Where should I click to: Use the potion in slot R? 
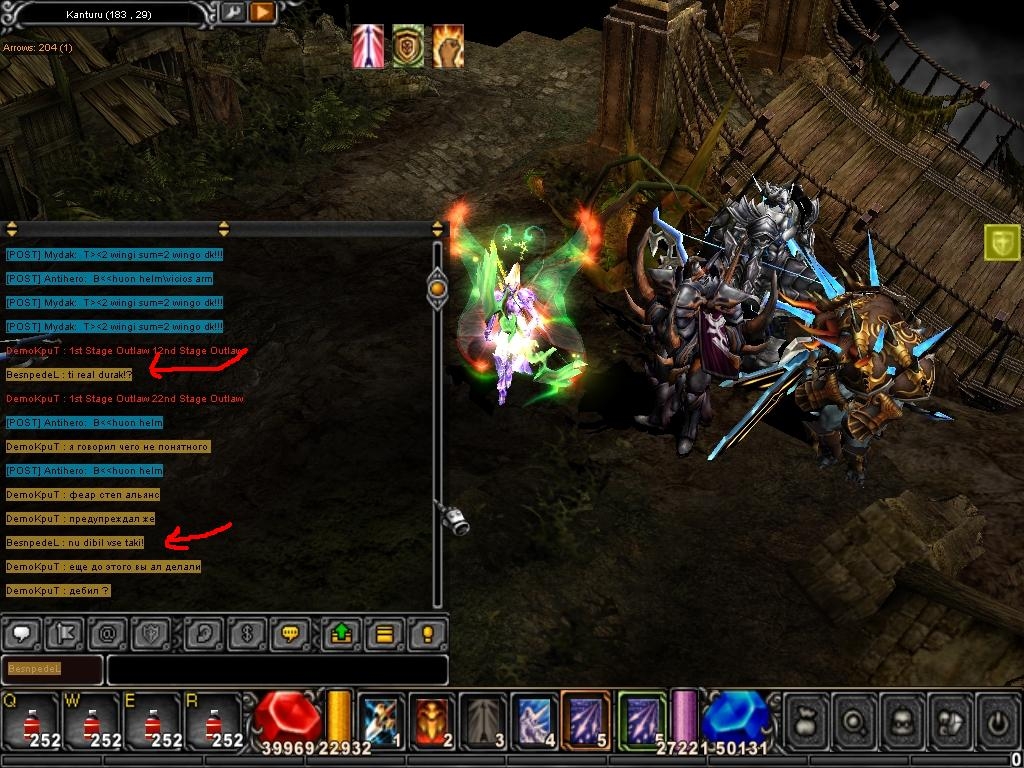(x=212, y=720)
